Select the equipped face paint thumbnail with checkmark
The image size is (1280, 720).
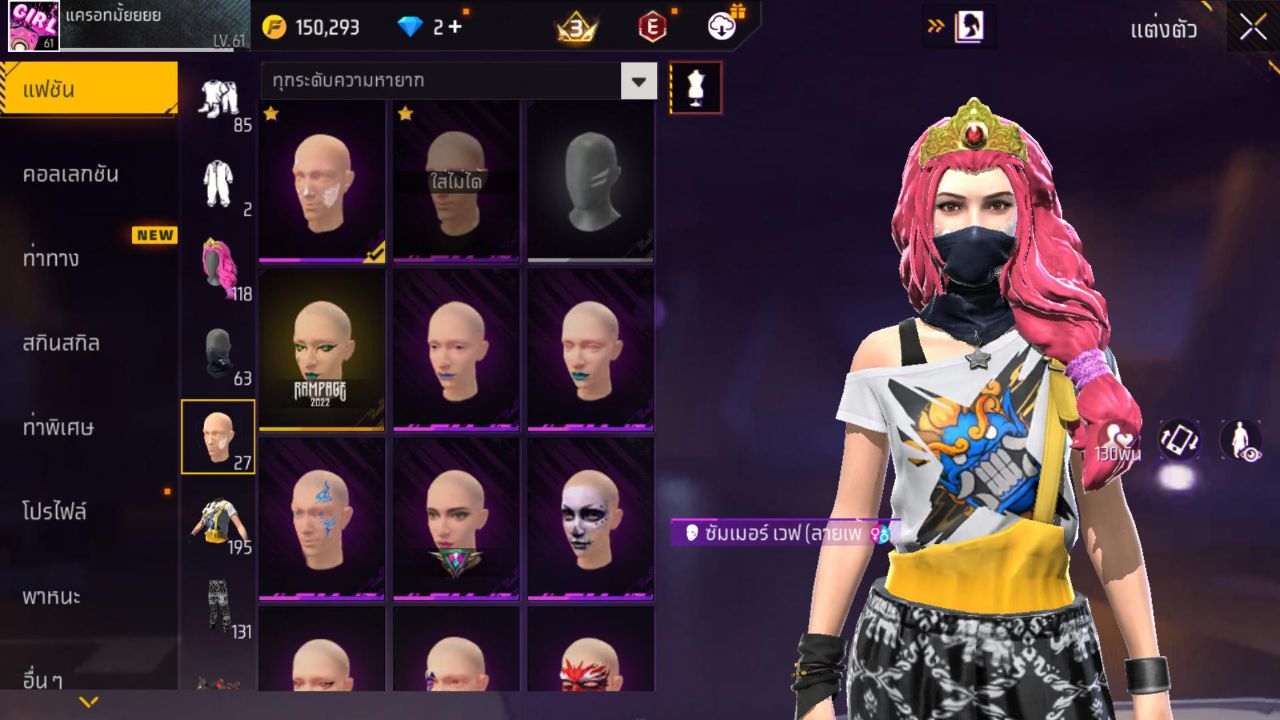point(320,180)
